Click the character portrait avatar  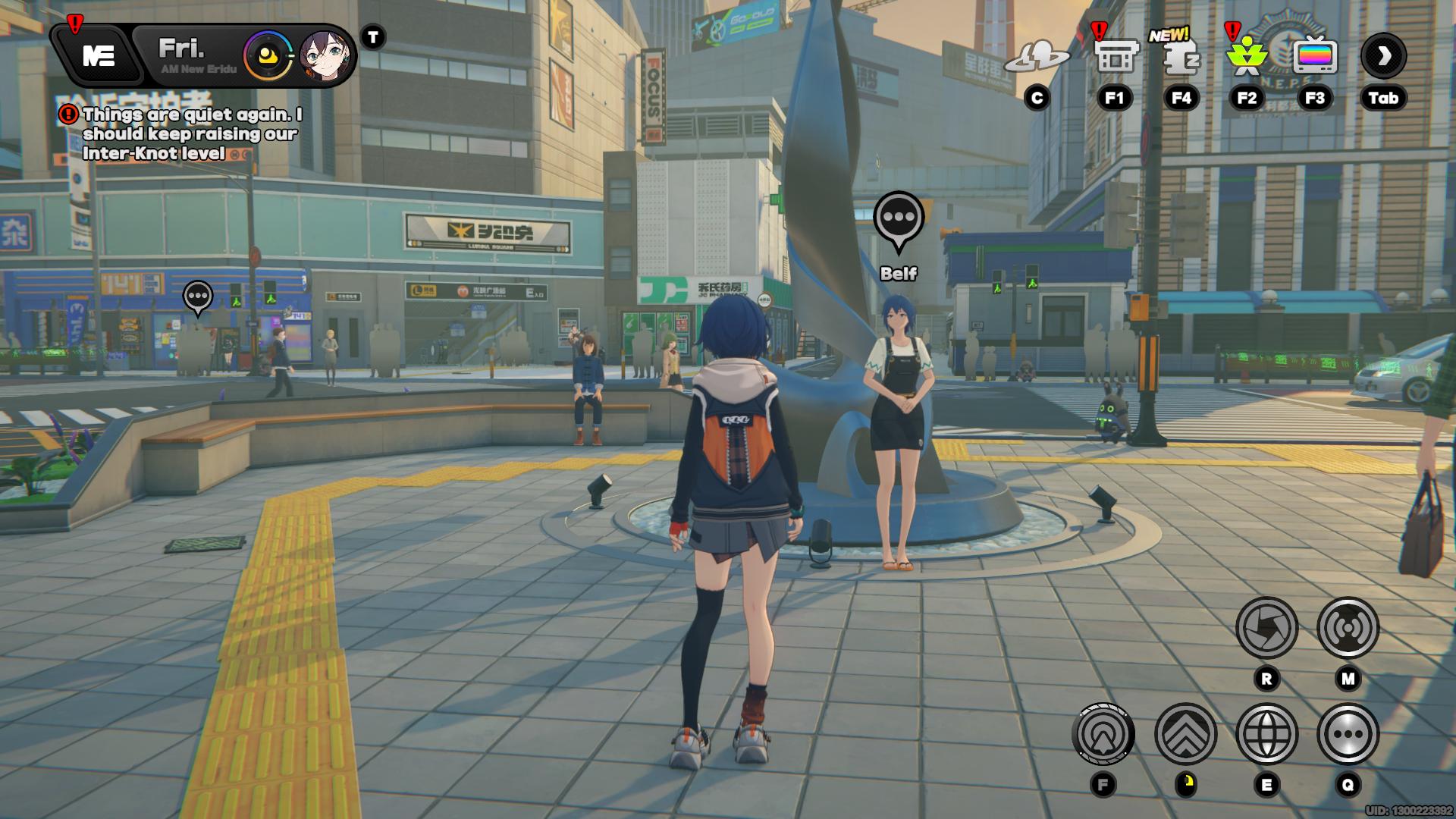[327, 56]
